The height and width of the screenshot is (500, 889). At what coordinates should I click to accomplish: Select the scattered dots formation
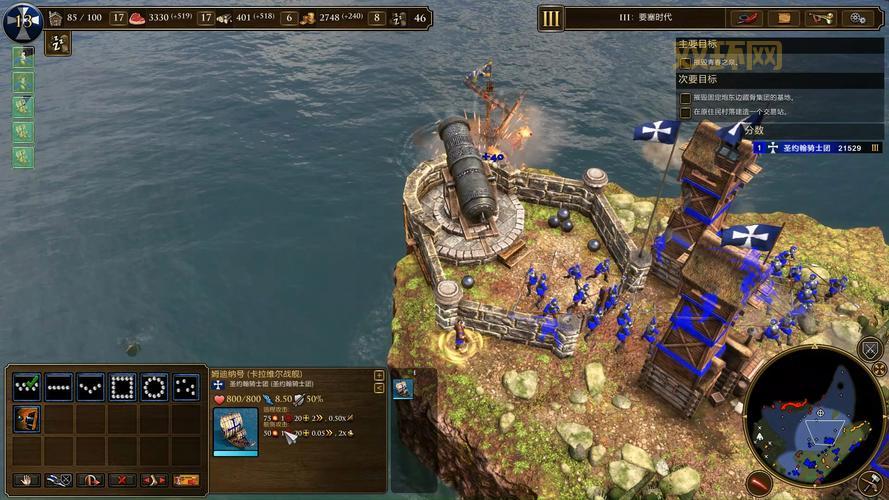(x=186, y=386)
